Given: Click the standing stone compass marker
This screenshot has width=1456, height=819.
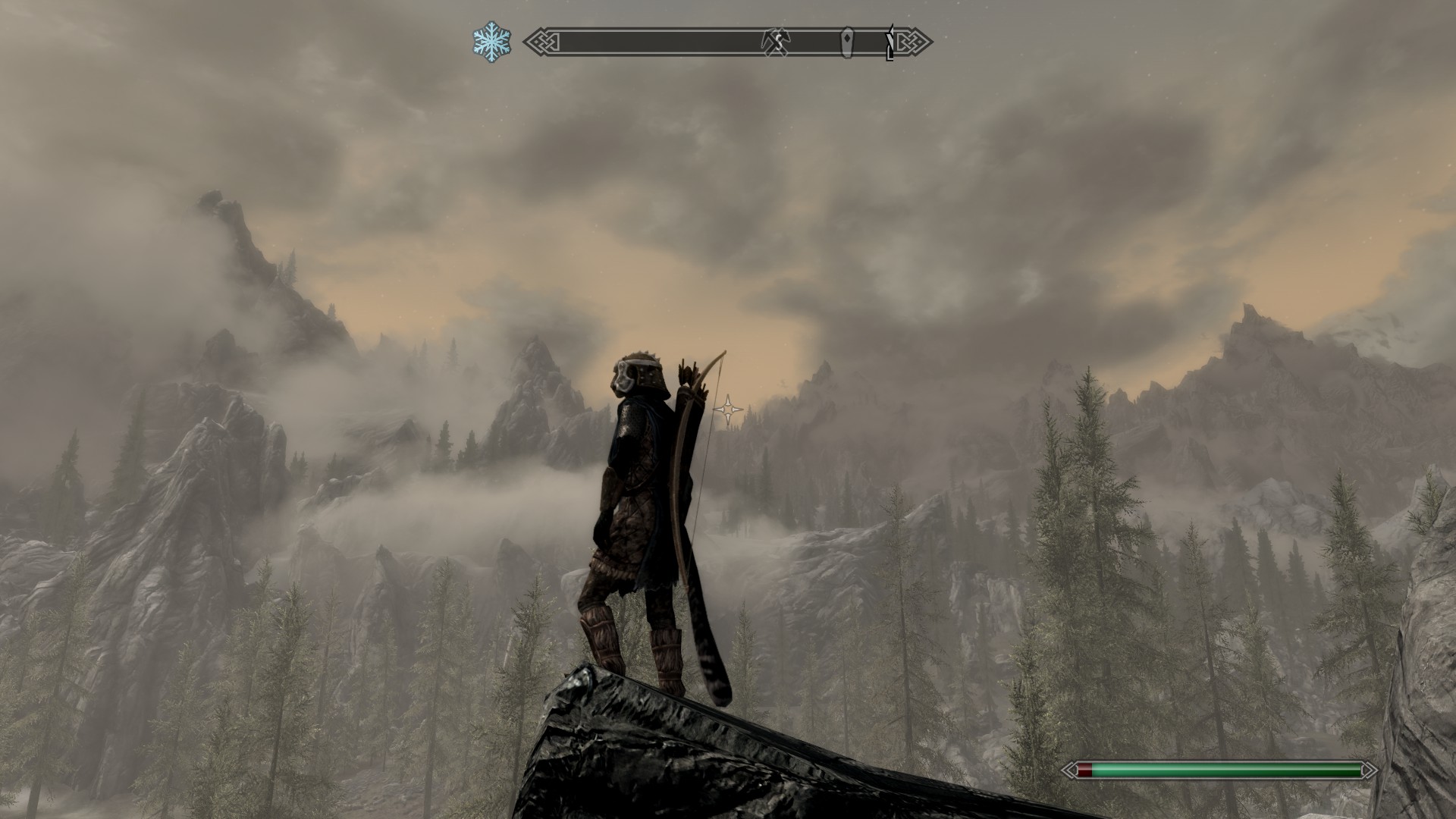Looking at the screenshot, I should coord(847,42).
